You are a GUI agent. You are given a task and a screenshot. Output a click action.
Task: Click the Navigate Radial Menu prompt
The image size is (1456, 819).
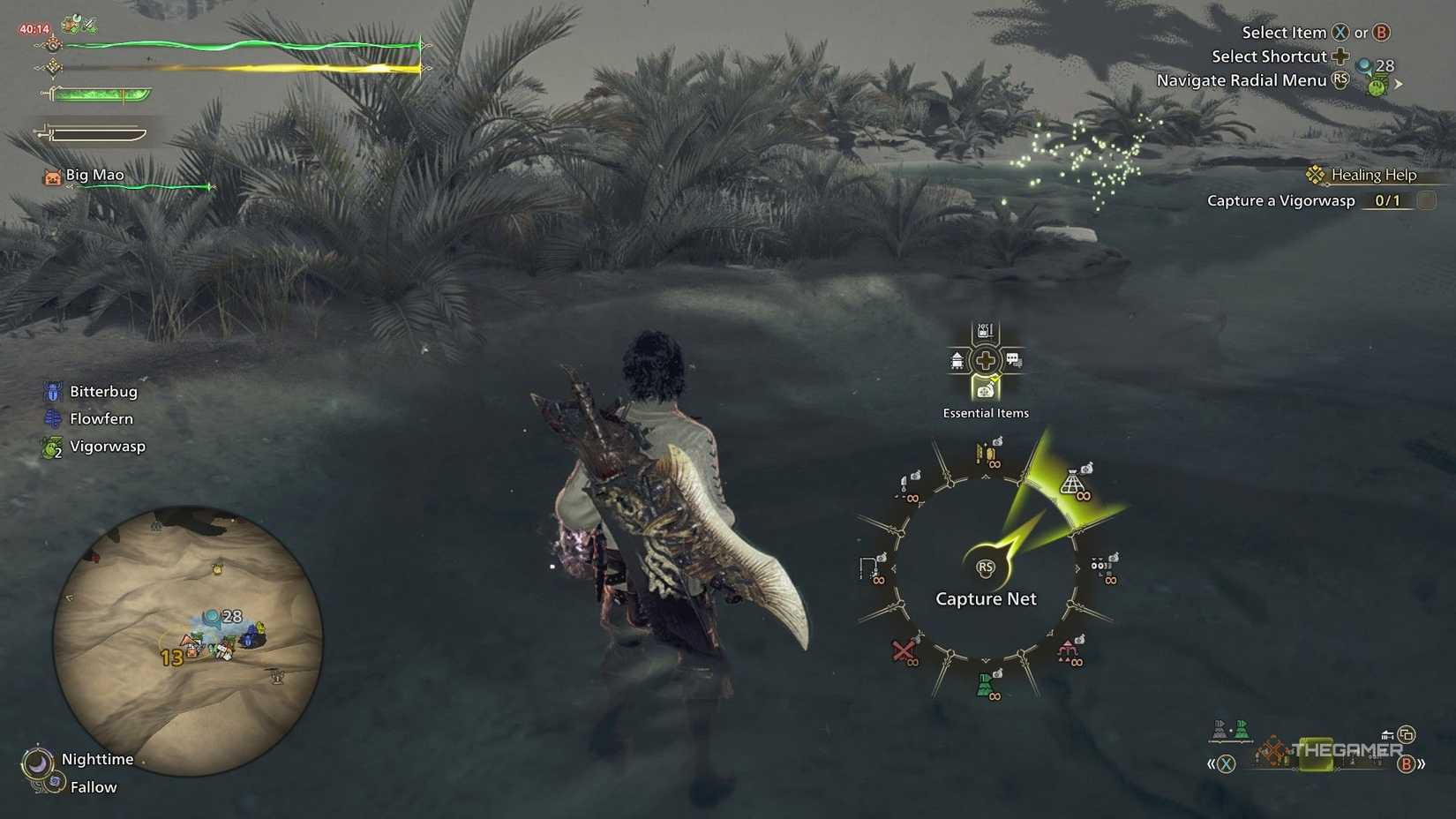(1242, 79)
